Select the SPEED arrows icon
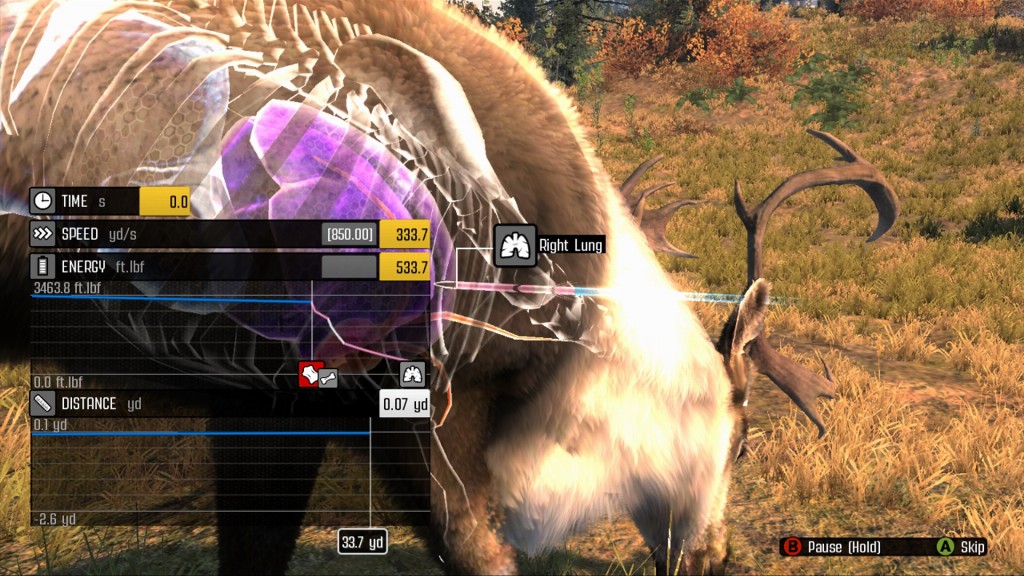This screenshot has height=576, width=1024. (x=43, y=234)
